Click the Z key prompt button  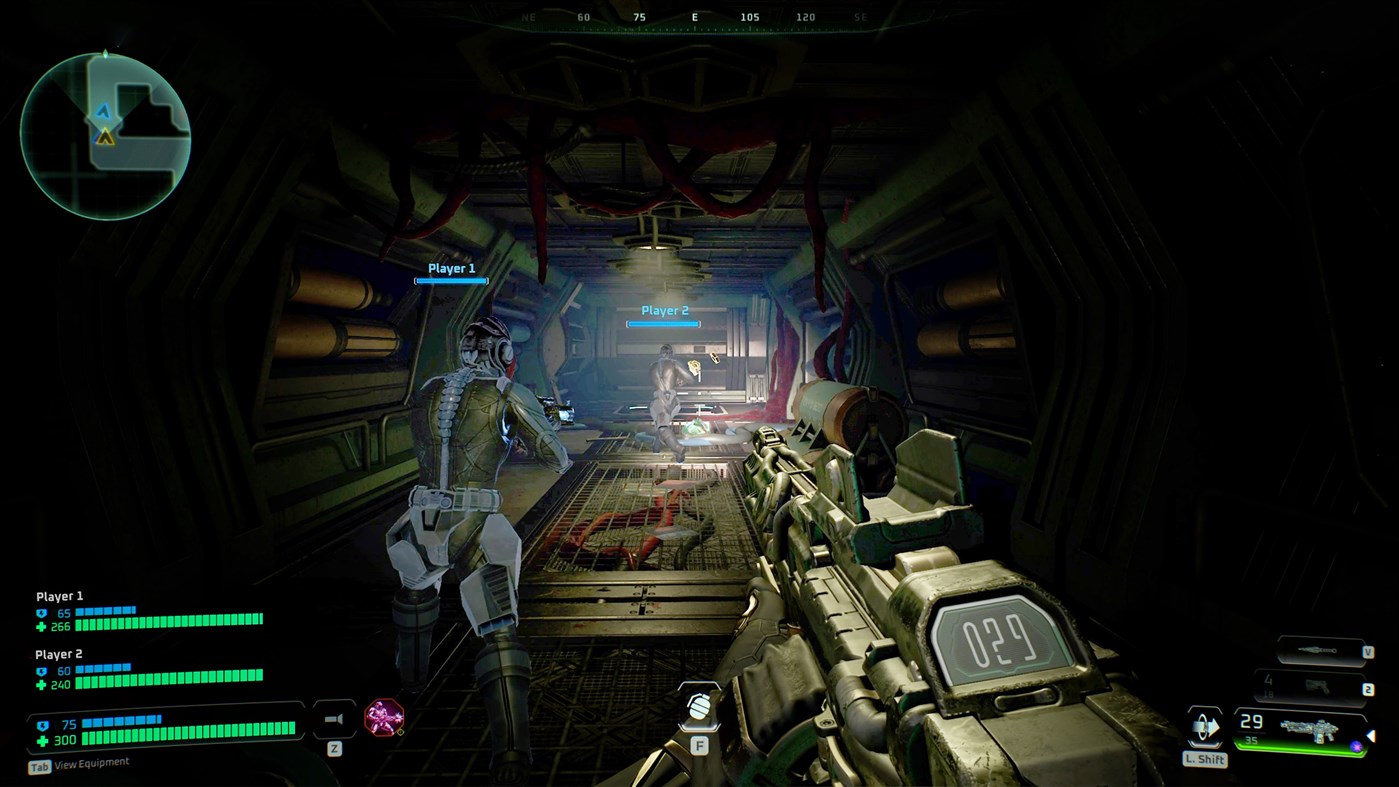tap(333, 747)
